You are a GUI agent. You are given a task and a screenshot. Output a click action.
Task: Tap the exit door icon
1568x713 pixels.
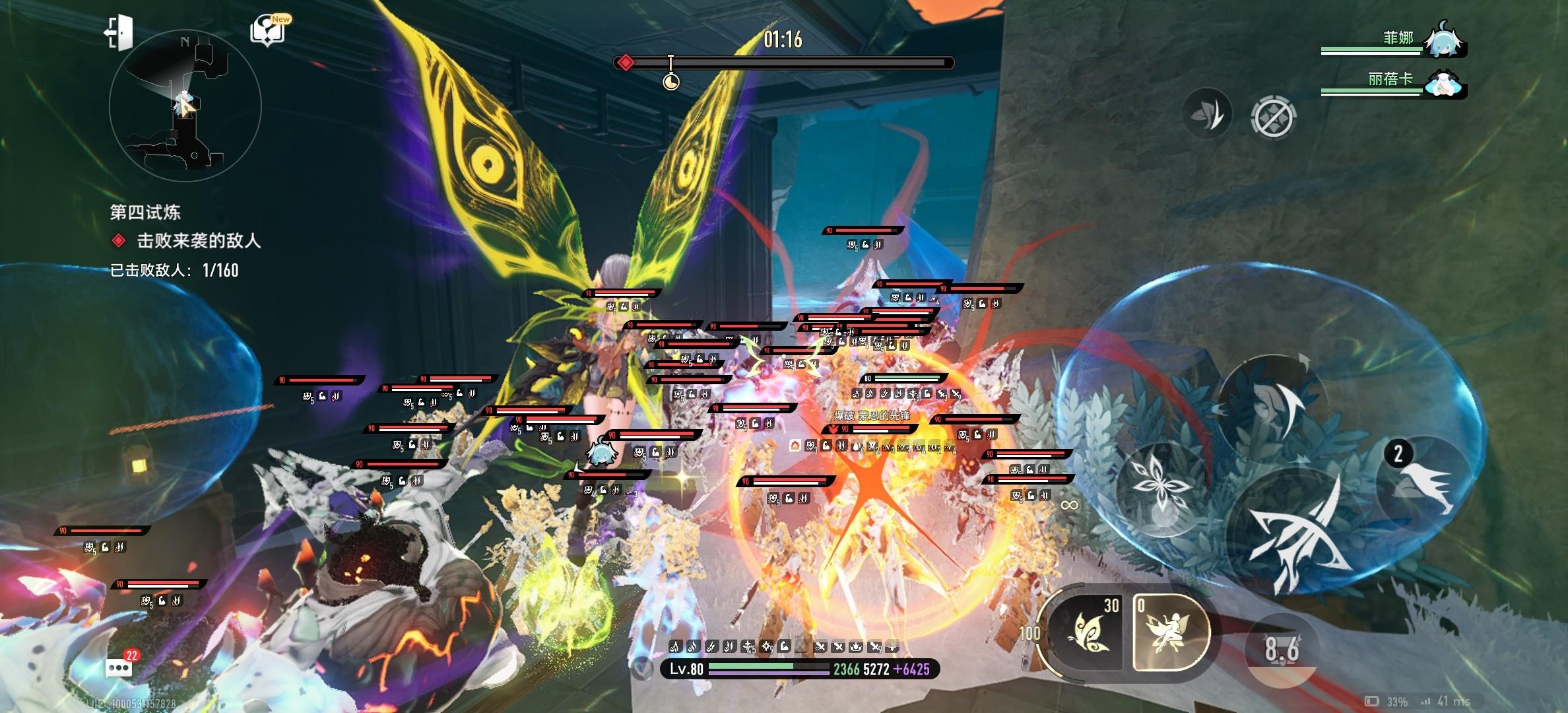pyautogui.click(x=119, y=32)
